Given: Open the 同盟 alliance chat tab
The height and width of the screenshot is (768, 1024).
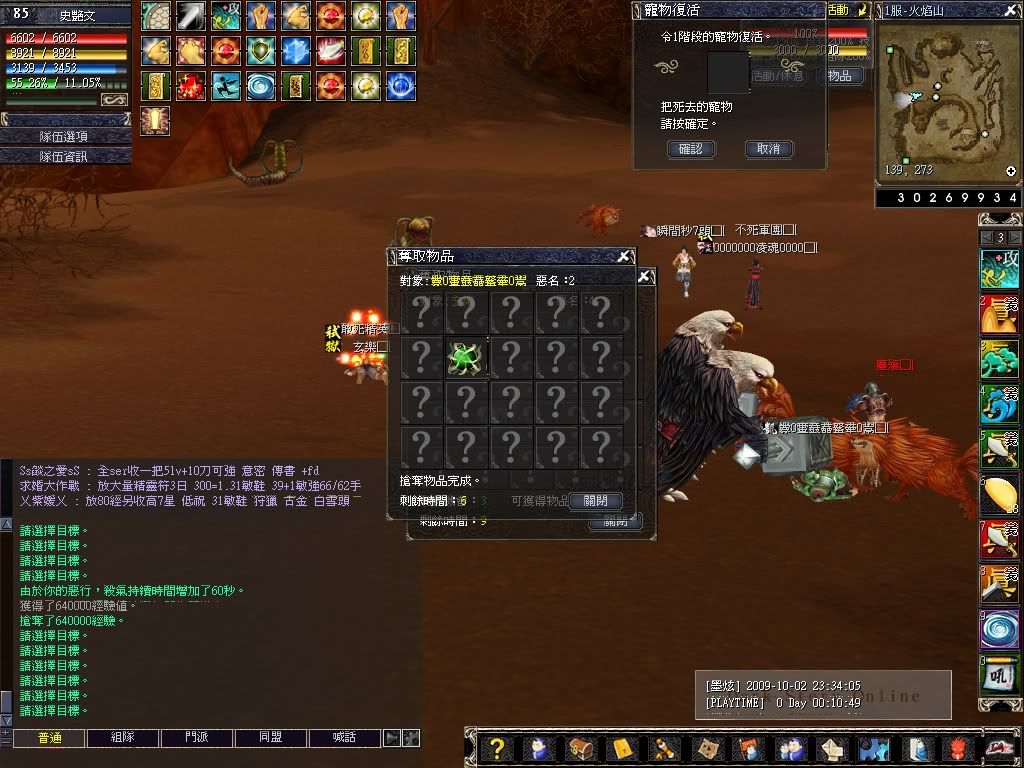Looking at the screenshot, I should 270,738.
